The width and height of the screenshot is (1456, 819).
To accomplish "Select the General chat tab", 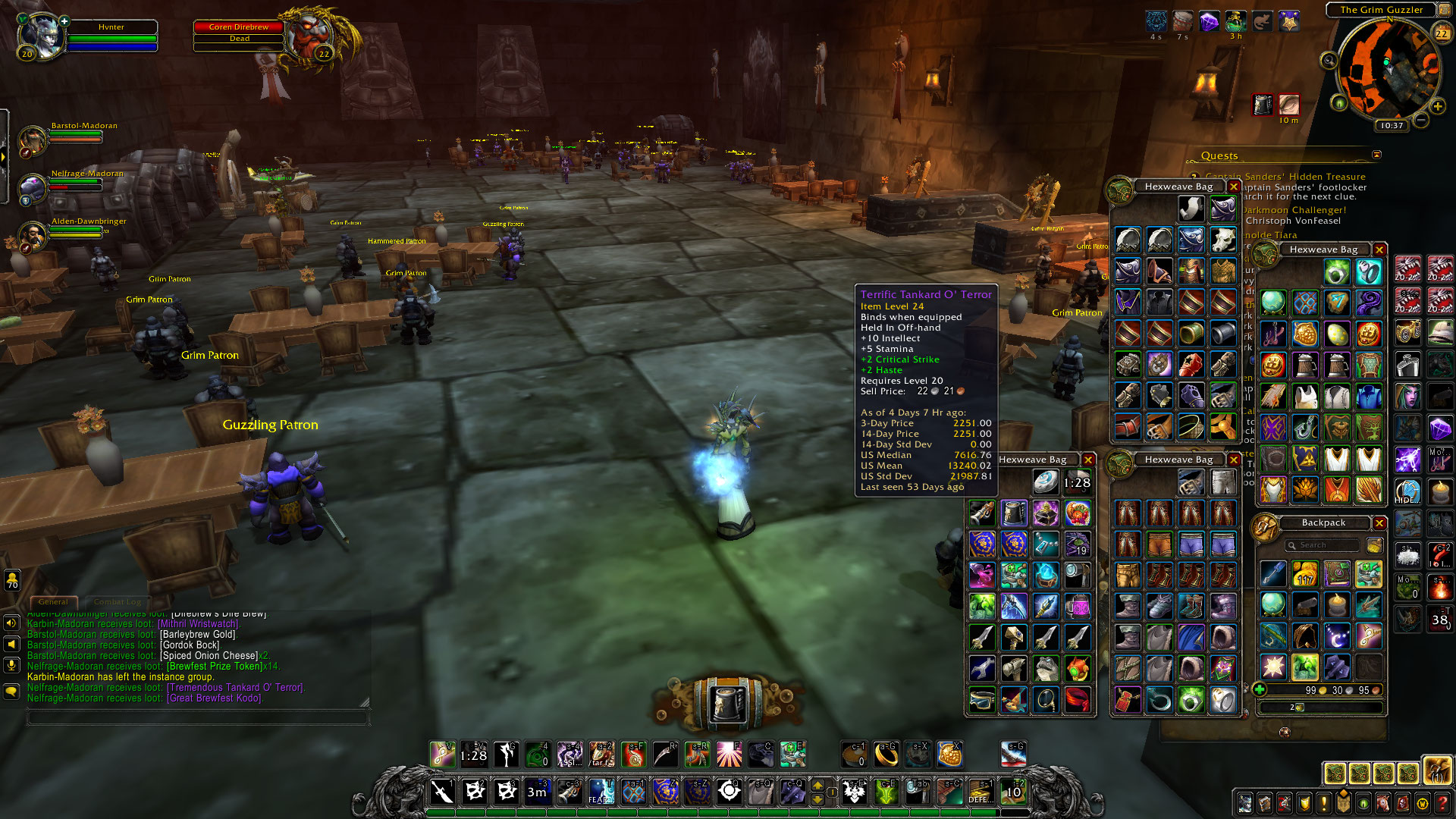I will (x=53, y=602).
